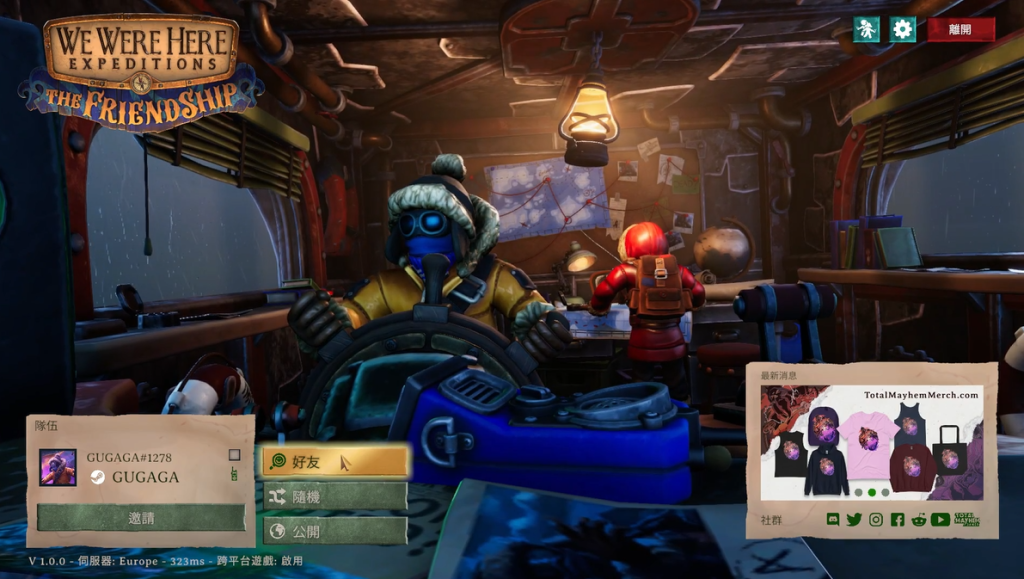Select the 好友 friends matchmaking option

[x=336, y=461]
